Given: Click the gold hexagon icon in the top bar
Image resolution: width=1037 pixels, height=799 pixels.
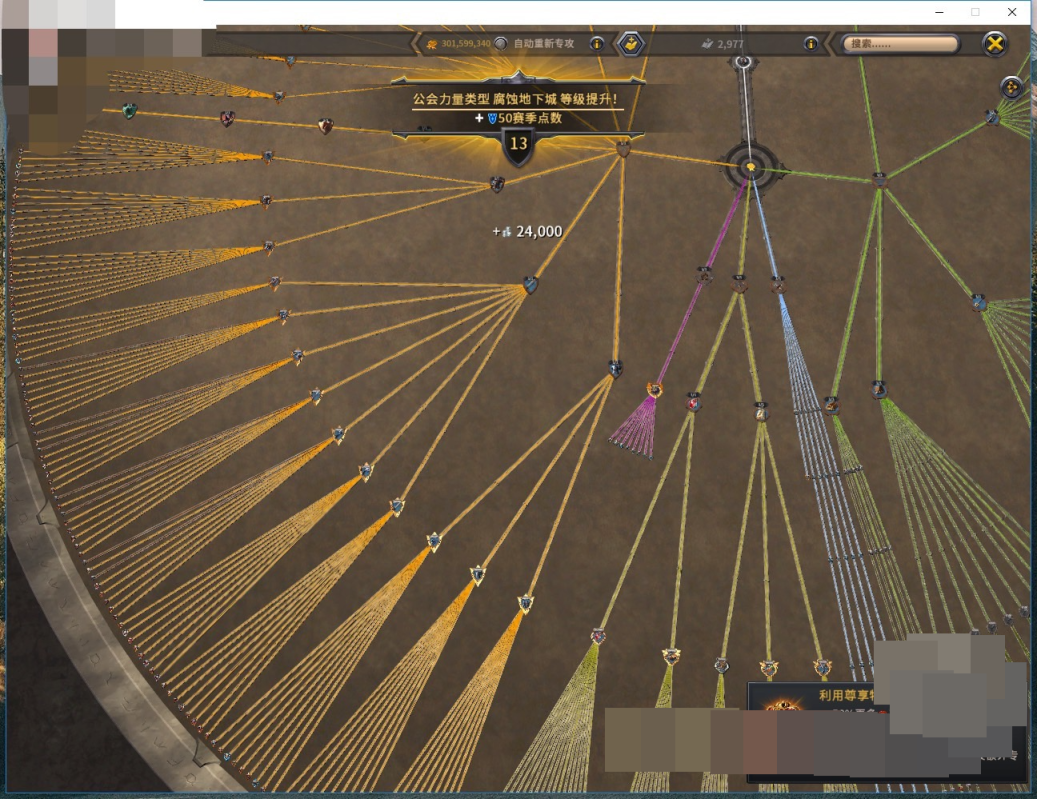Looking at the screenshot, I should 631,44.
